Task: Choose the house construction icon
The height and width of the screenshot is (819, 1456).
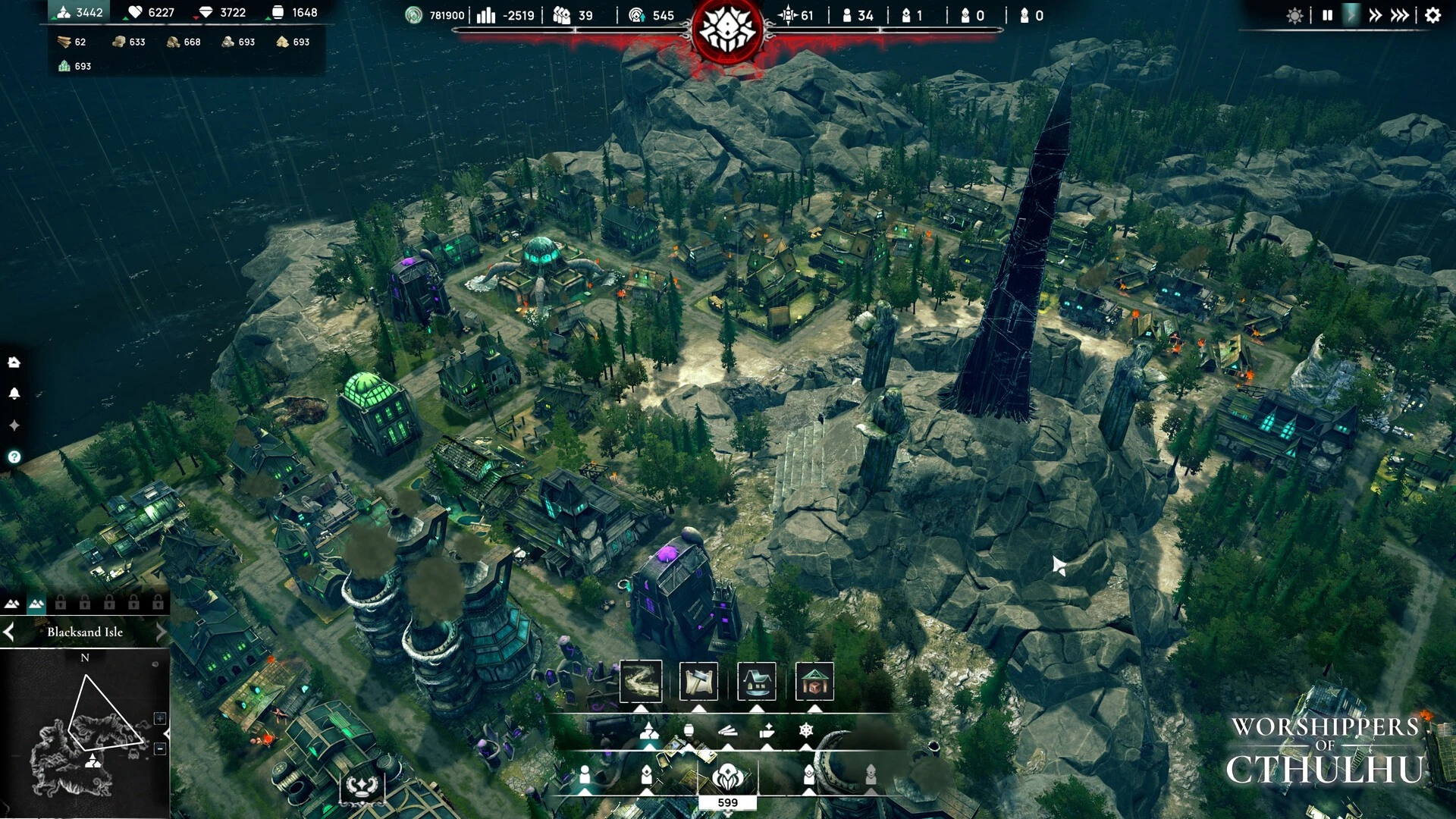Action: (x=756, y=681)
